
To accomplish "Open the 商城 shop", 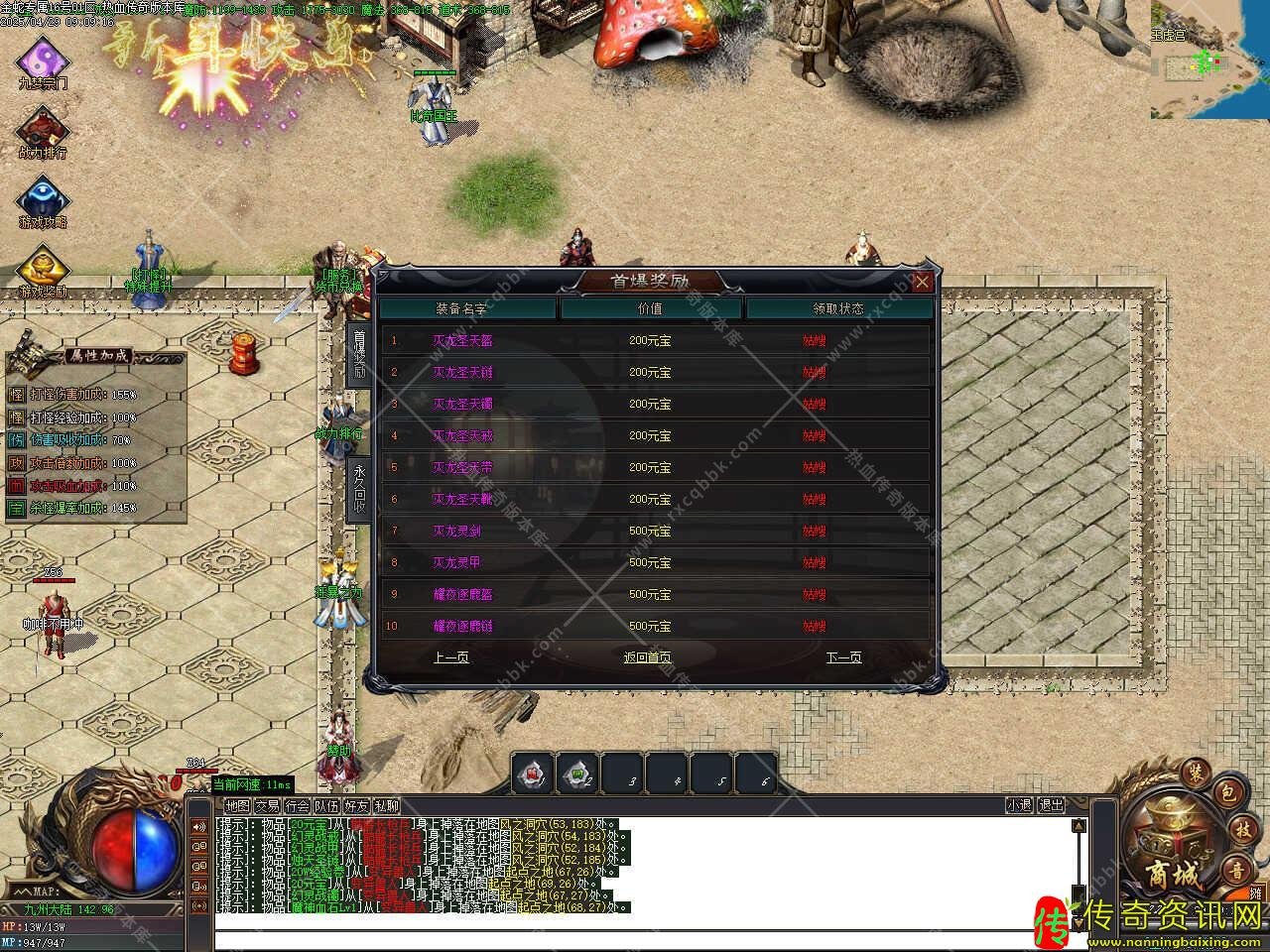I will click(x=1173, y=853).
